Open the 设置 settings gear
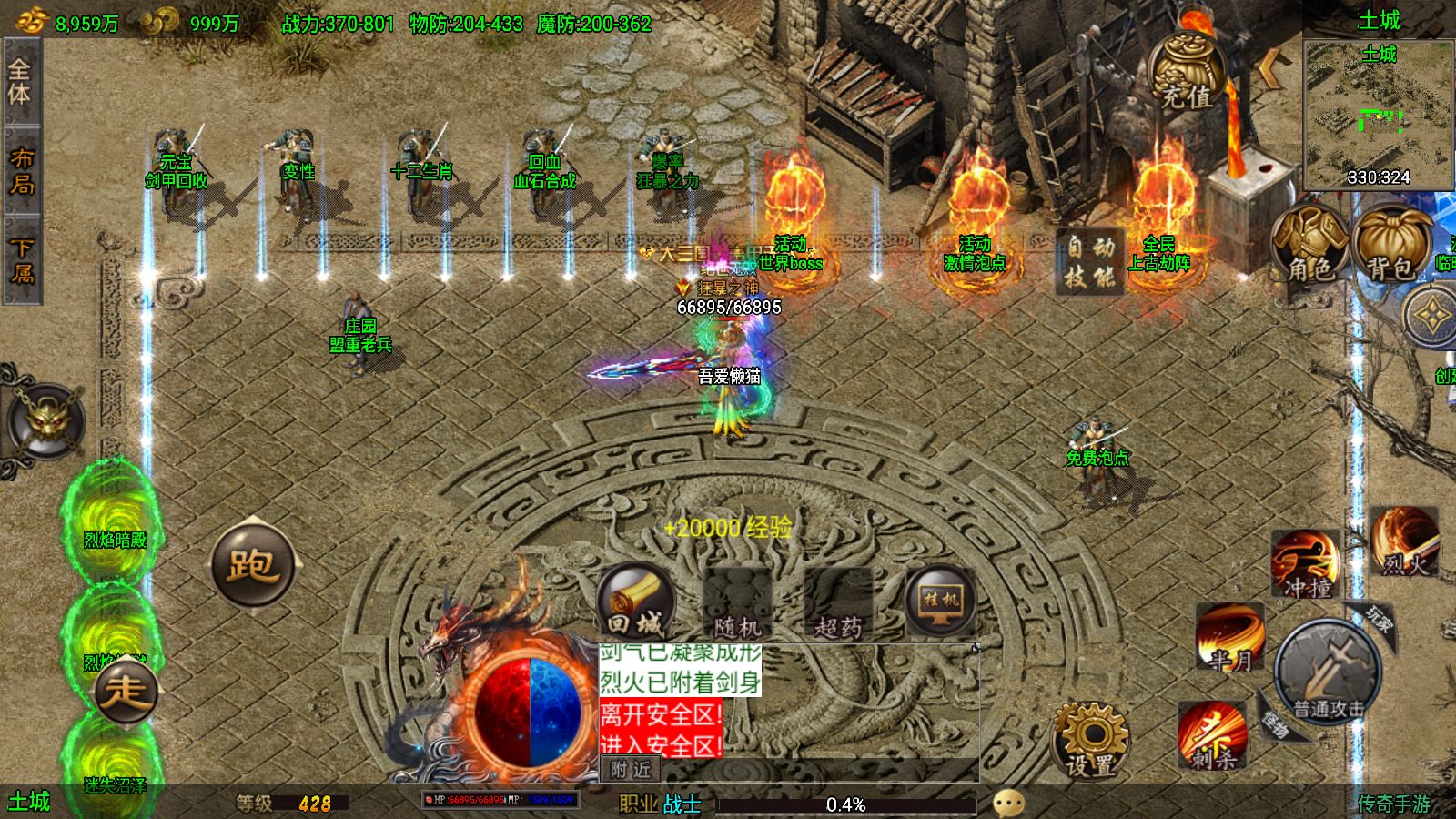The height and width of the screenshot is (819, 1456). [1092, 741]
